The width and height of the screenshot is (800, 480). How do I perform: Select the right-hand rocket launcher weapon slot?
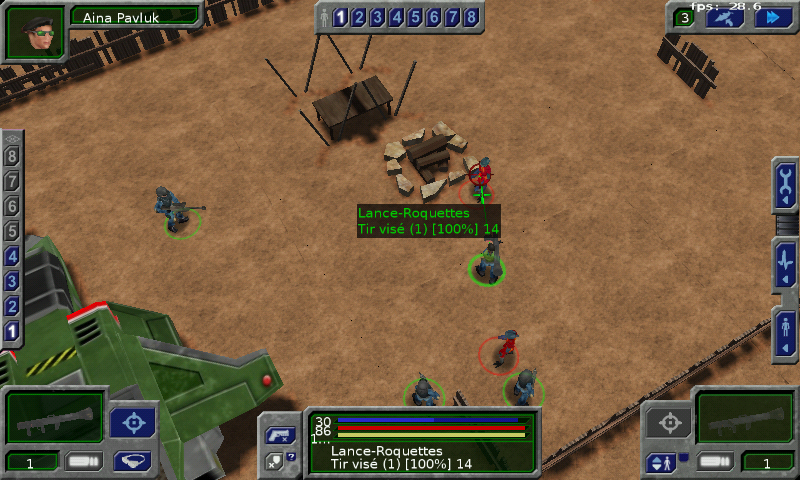744,417
